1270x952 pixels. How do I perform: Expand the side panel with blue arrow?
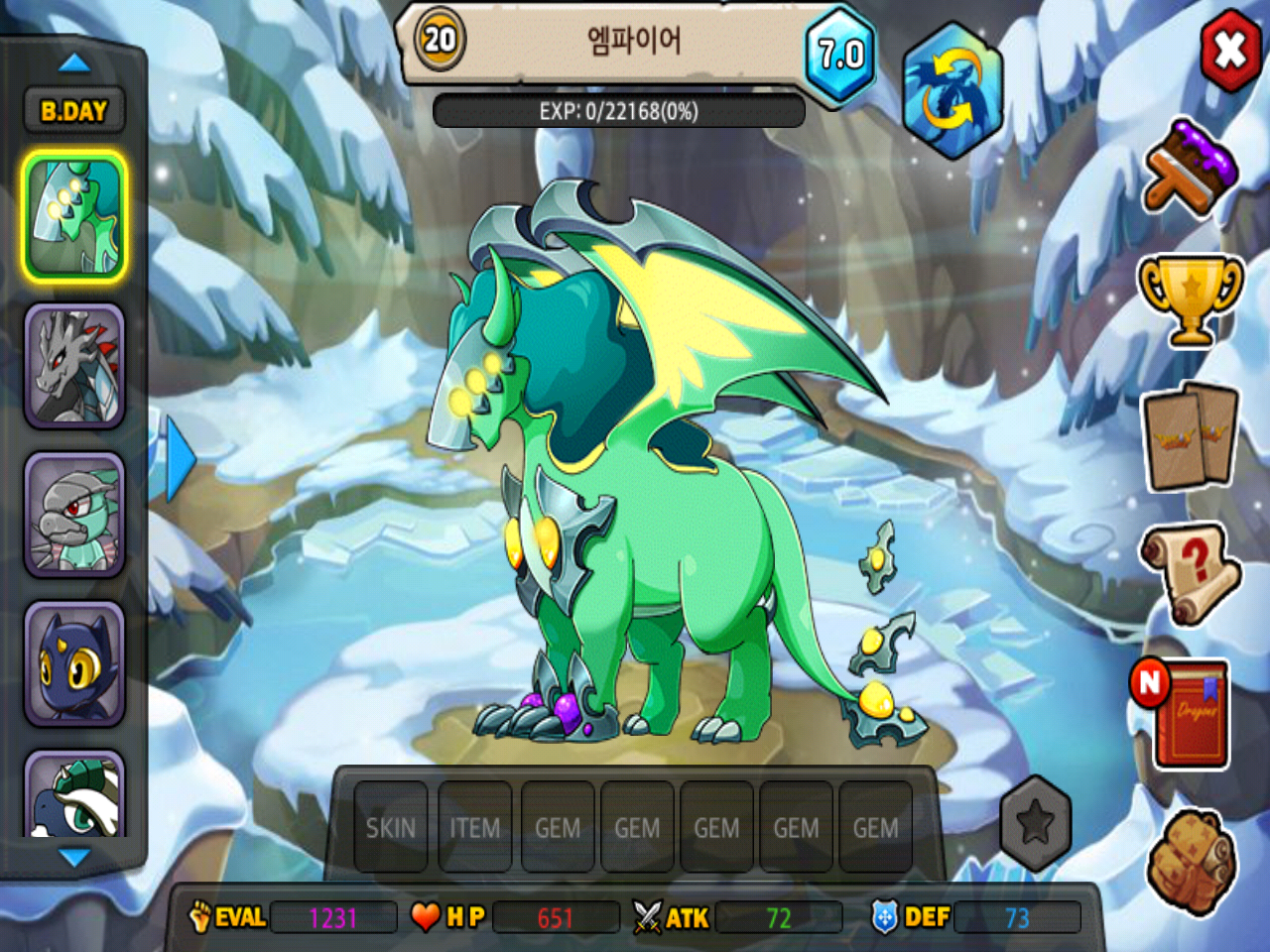179,458
